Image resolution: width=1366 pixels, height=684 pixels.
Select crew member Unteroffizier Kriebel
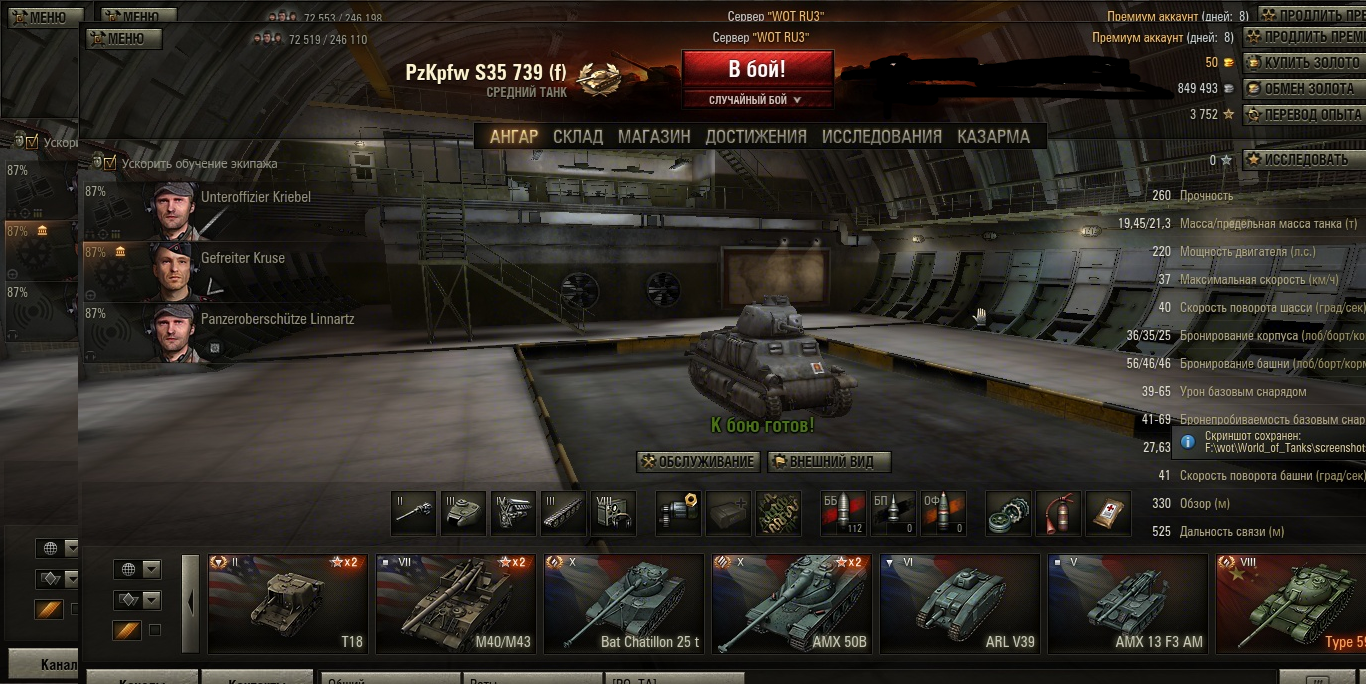coord(230,209)
